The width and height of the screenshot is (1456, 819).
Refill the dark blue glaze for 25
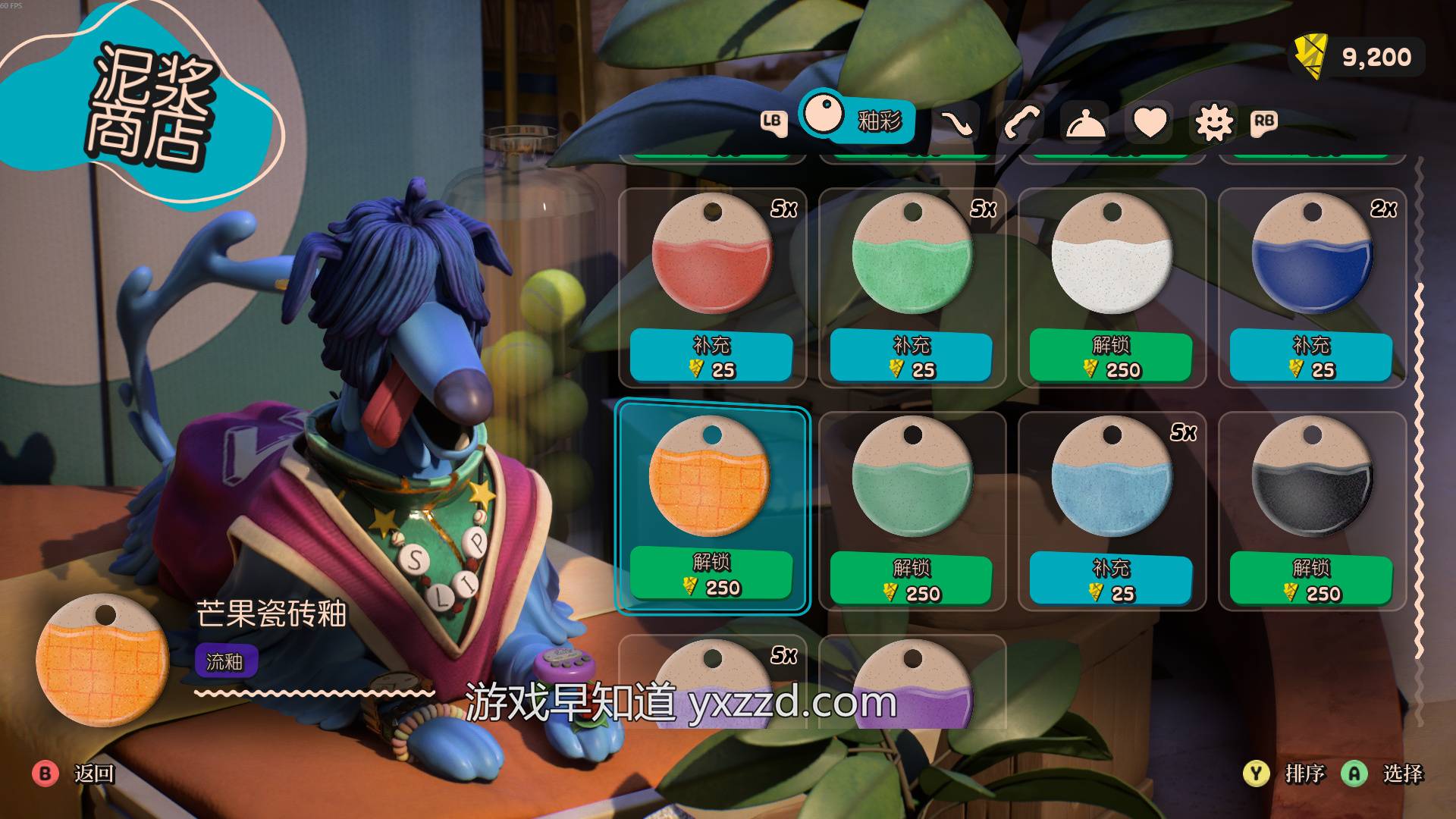(1311, 356)
